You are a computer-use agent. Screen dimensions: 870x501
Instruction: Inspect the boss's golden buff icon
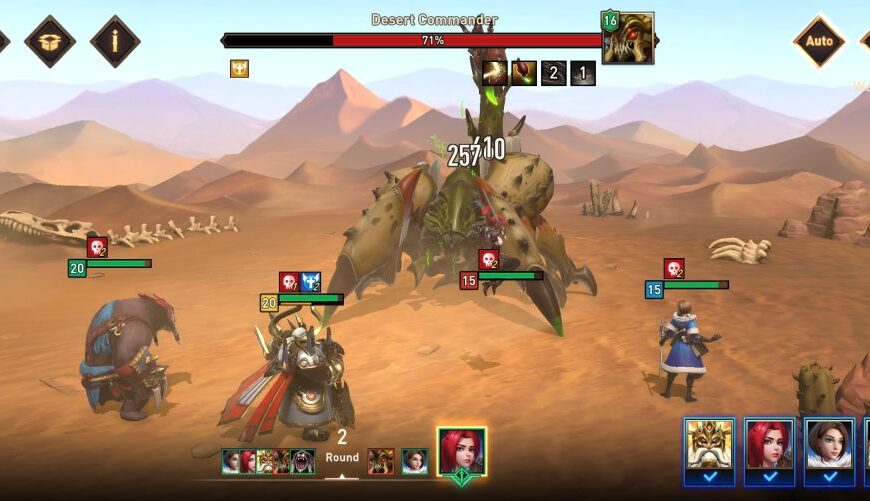239,68
